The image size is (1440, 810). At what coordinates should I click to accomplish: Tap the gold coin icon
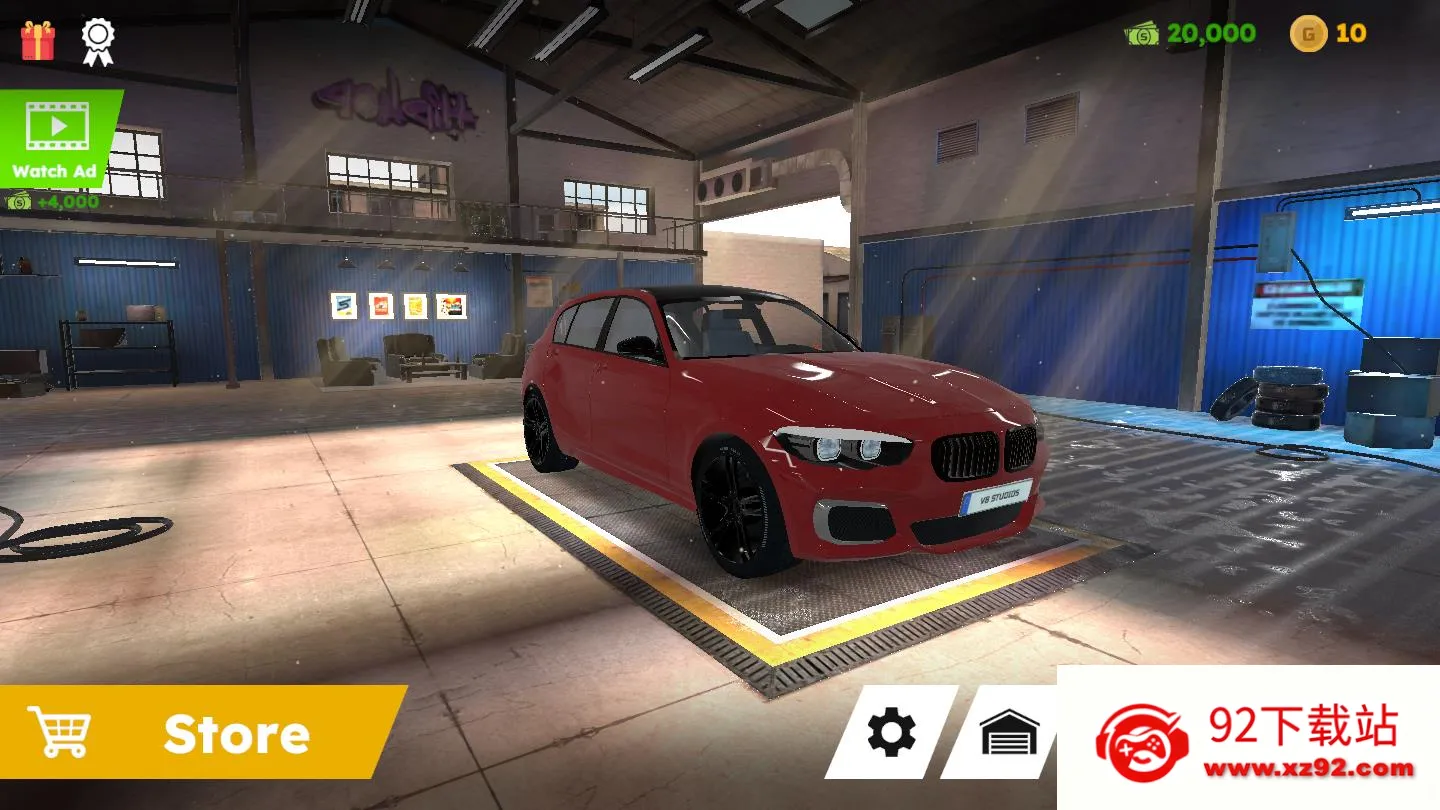tap(1310, 33)
